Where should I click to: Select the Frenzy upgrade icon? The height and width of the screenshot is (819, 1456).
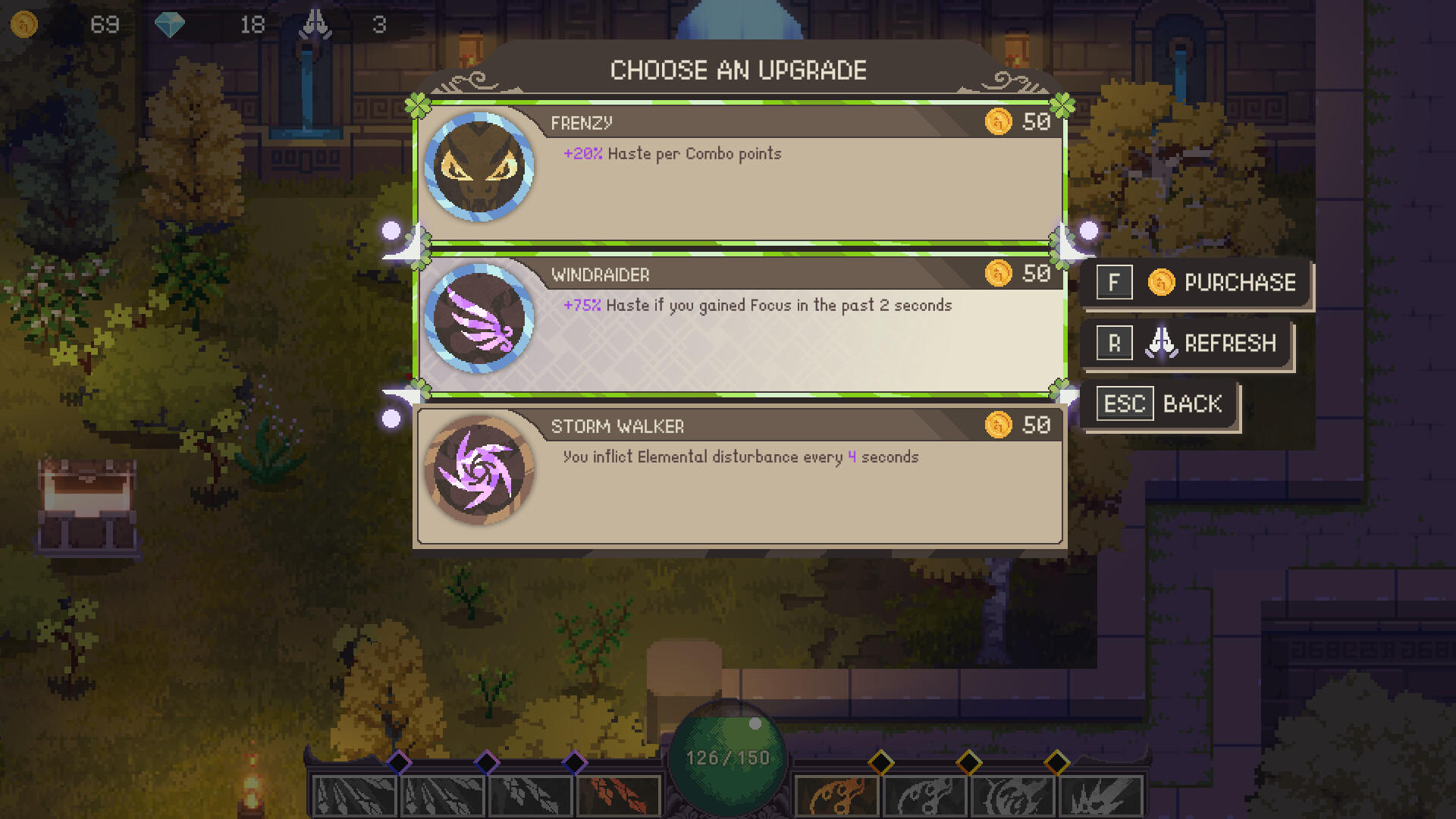(480, 168)
